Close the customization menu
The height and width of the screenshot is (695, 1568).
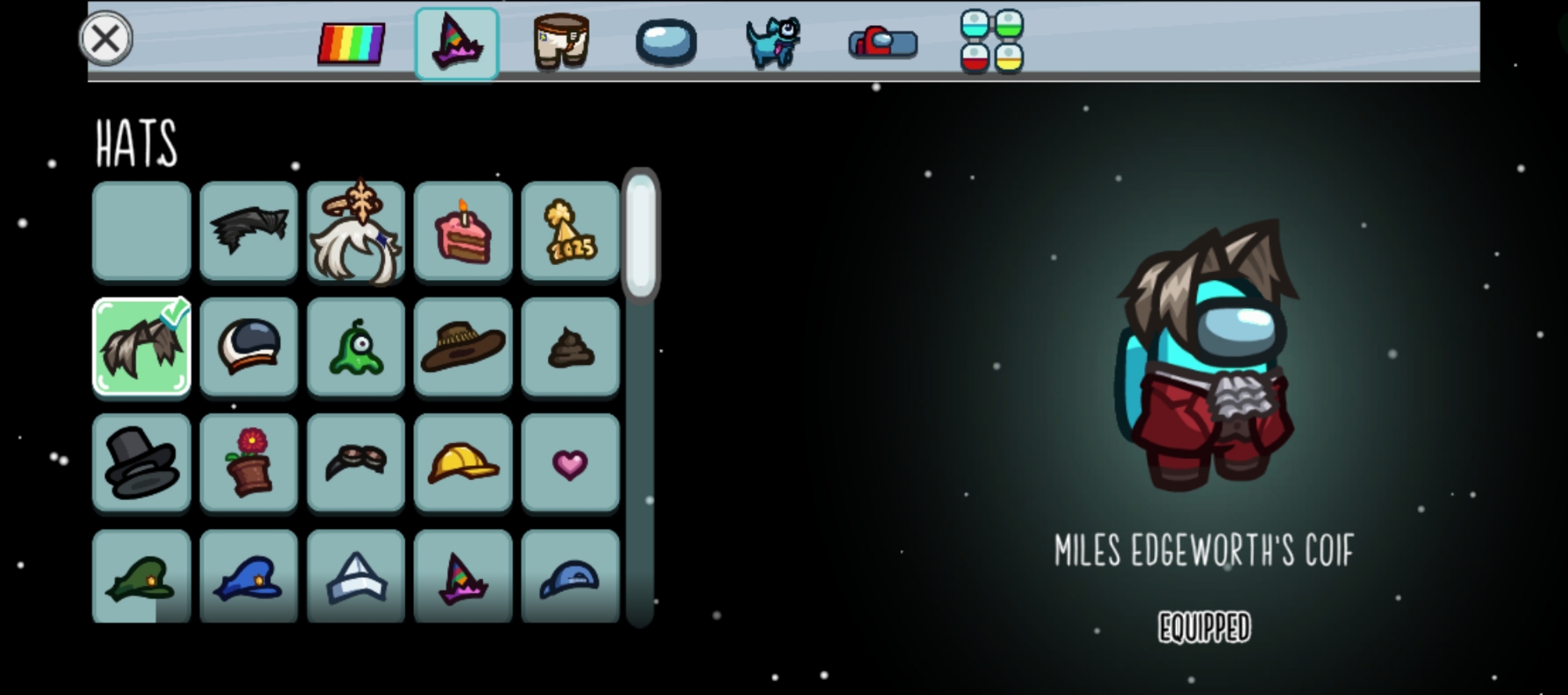tap(106, 38)
